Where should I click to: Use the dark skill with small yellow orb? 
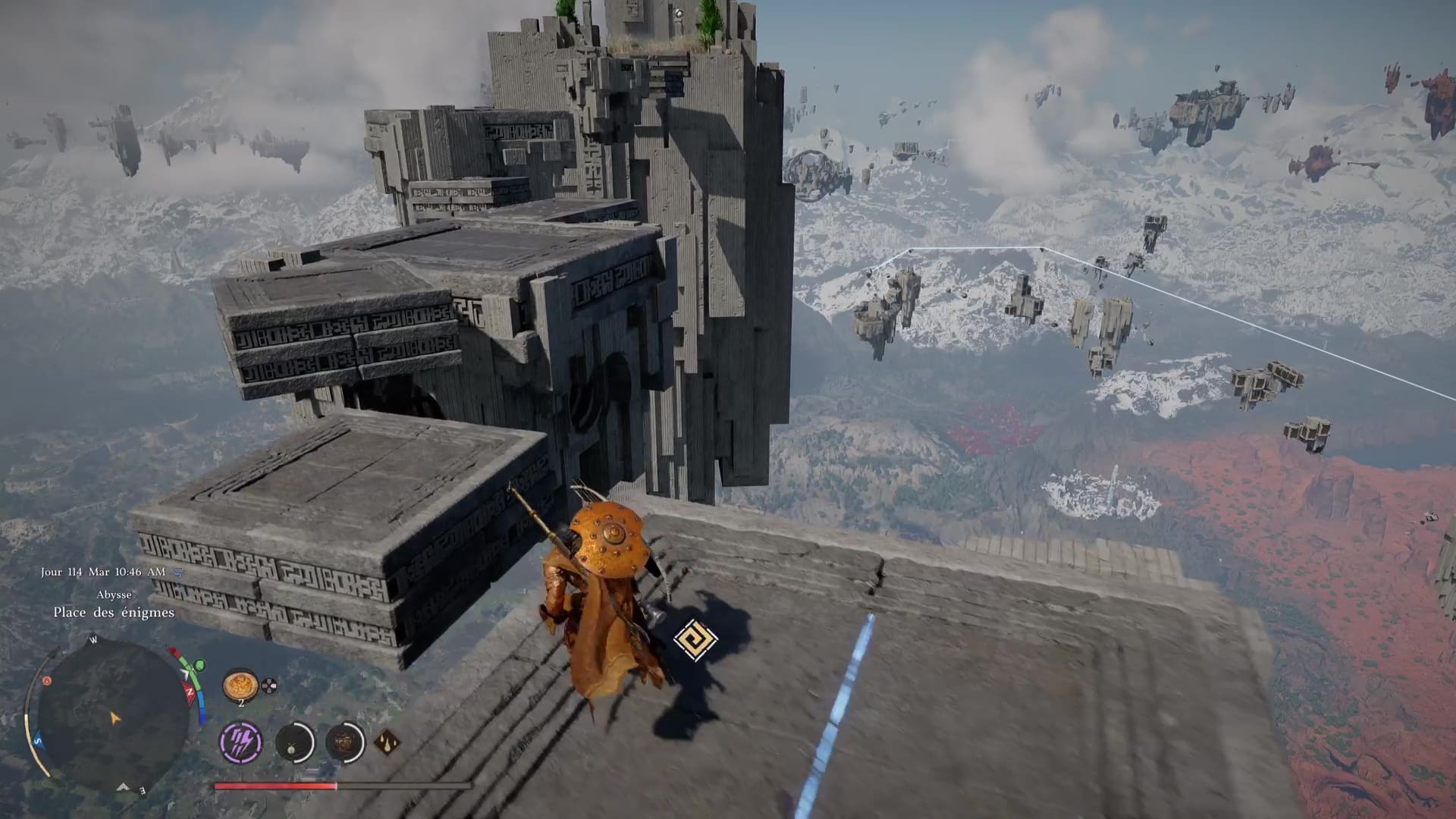click(x=294, y=742)
